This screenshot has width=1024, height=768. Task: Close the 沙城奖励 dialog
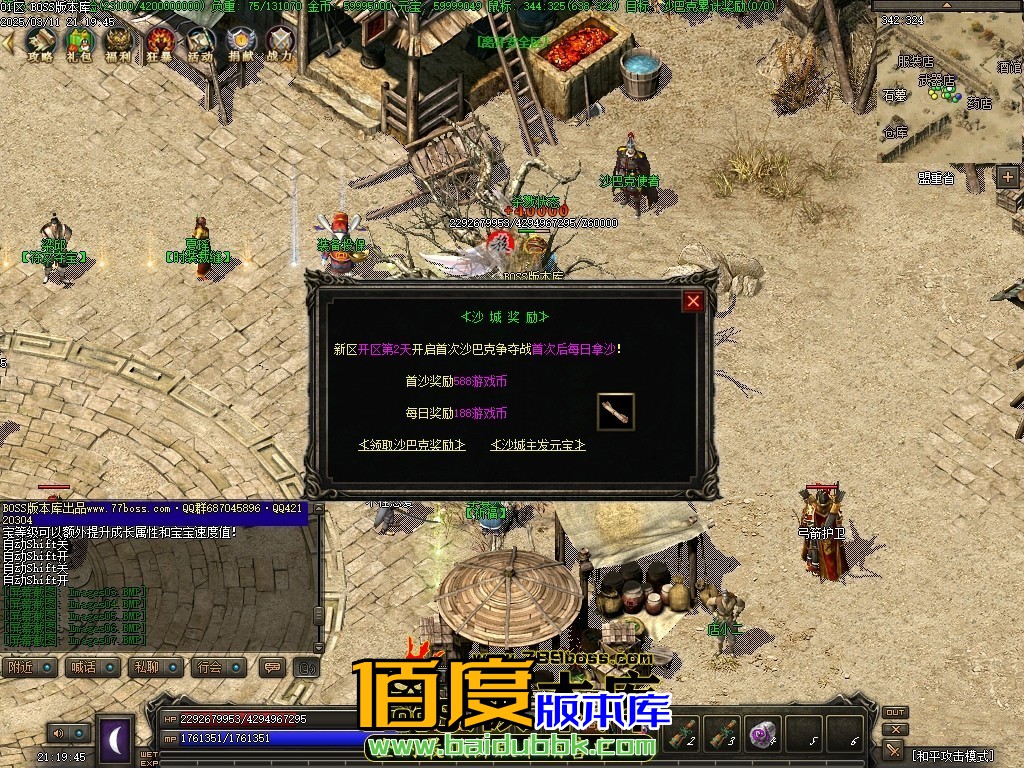(x=692, y=300)
